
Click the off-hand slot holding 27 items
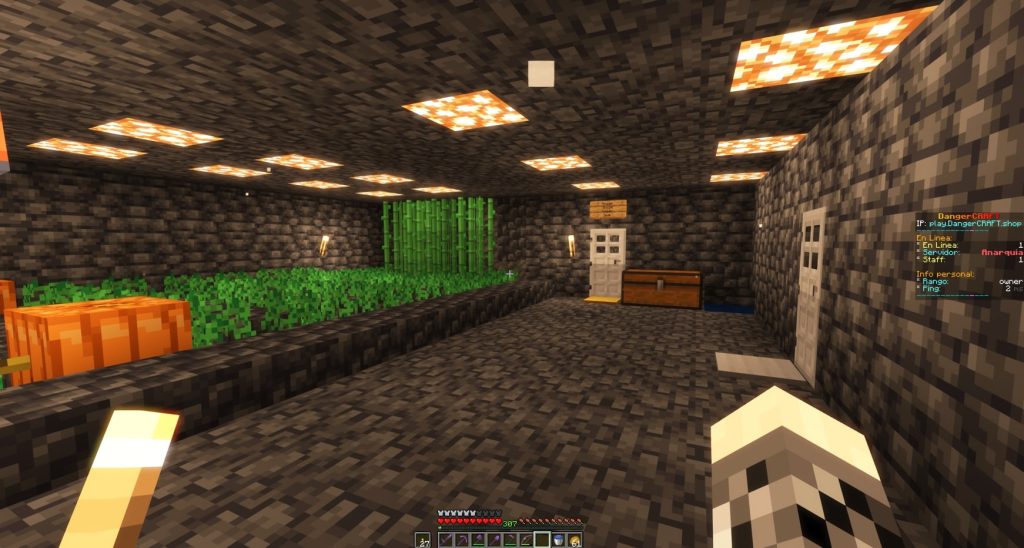click(423, 540)
